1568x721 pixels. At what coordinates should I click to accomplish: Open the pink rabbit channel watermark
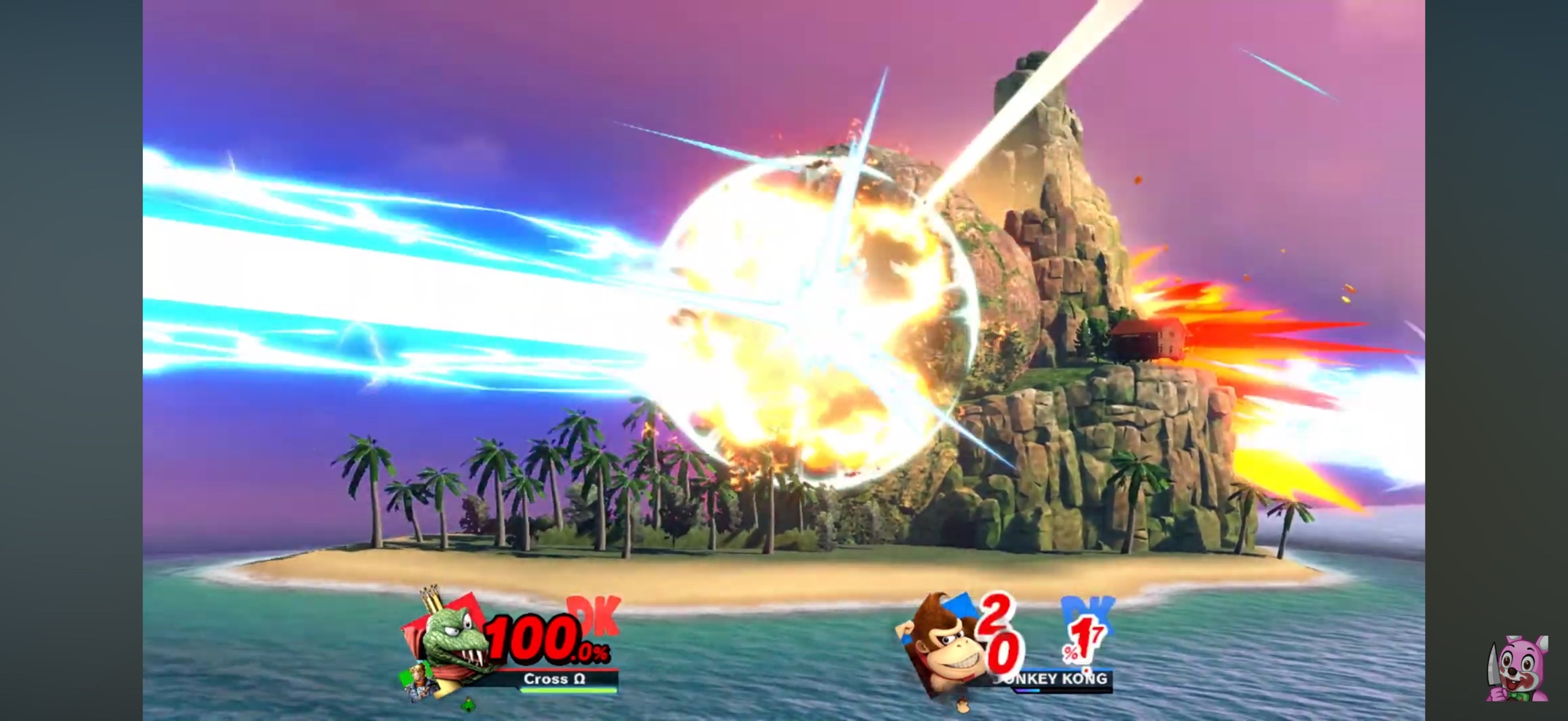pos(1517,668)
